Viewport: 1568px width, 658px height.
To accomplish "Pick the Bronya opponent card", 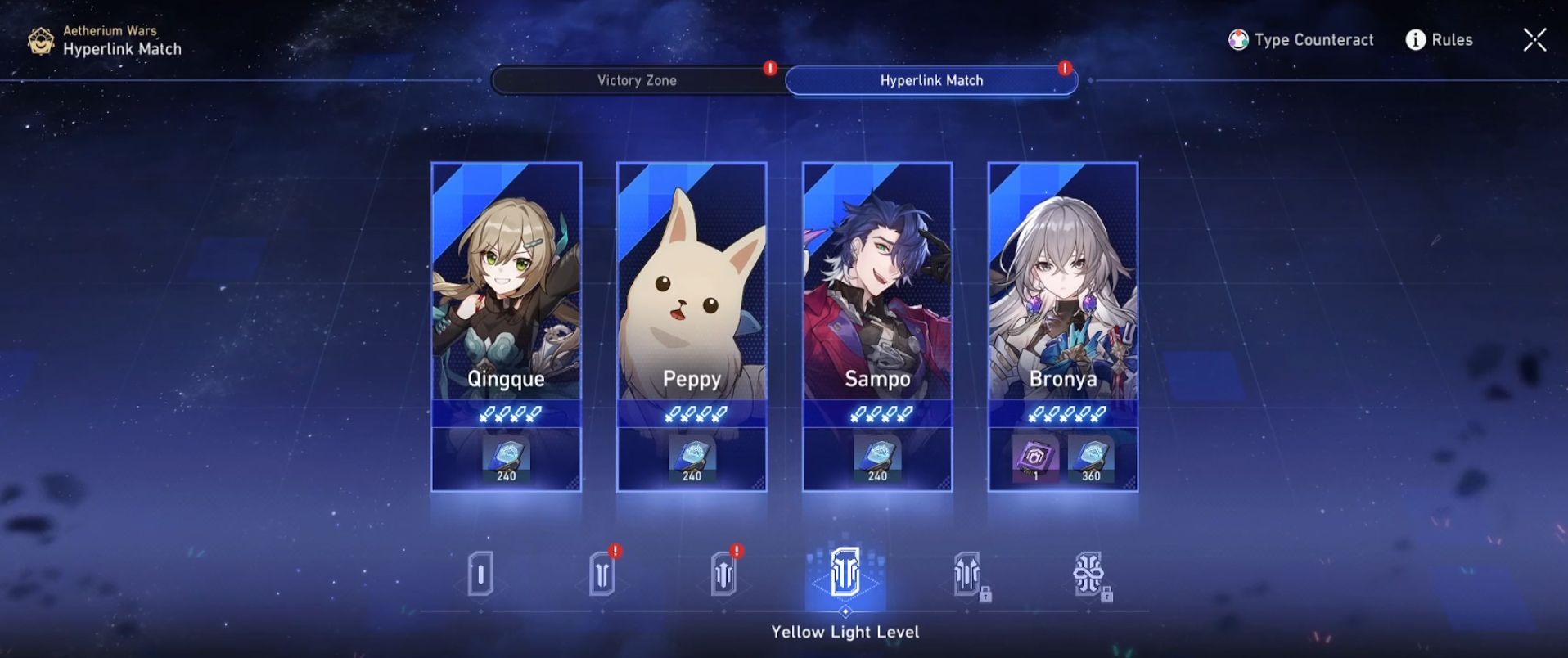I will (x=1062, y=295).
